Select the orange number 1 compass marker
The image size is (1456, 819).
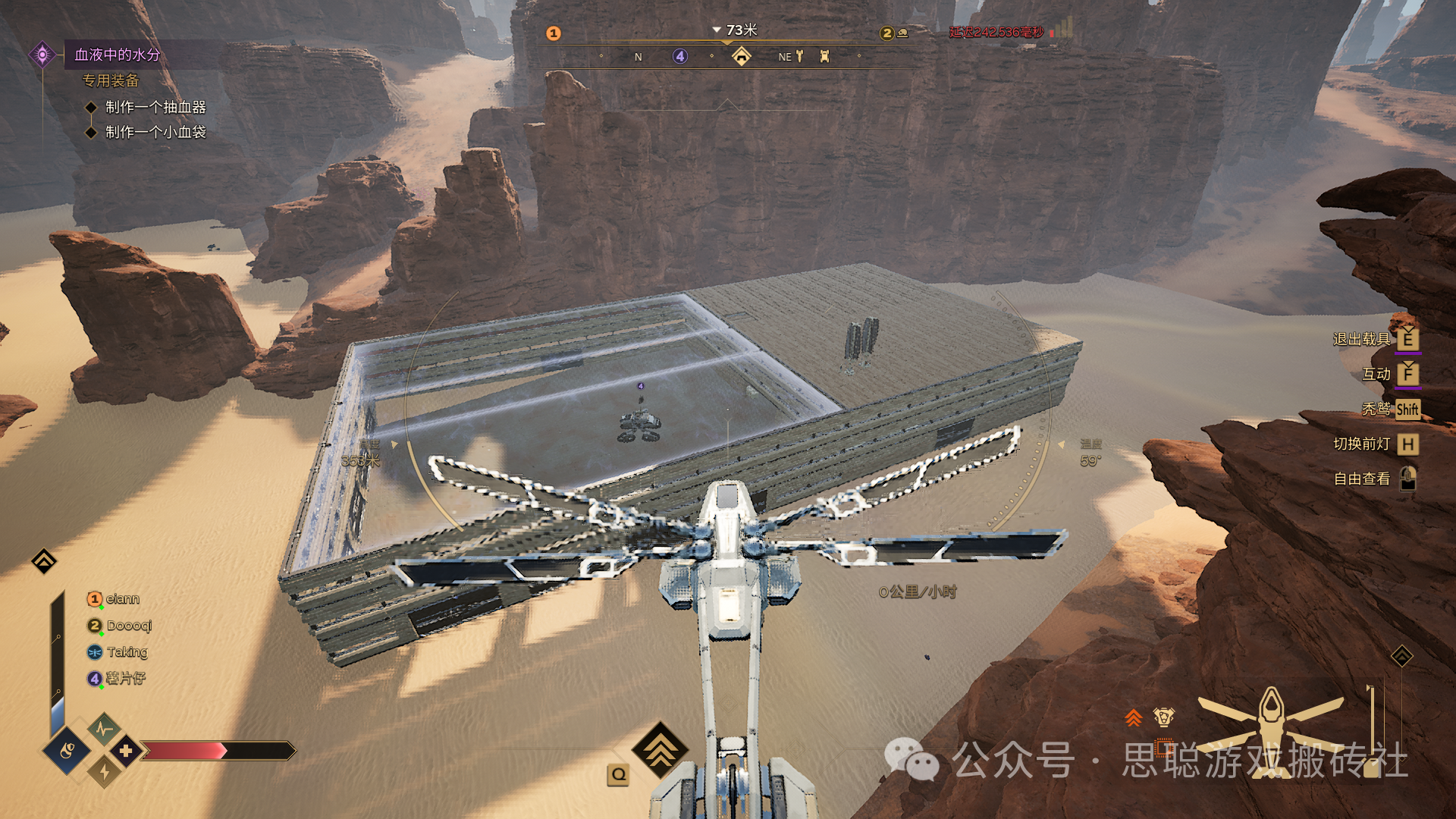[554, 33]
